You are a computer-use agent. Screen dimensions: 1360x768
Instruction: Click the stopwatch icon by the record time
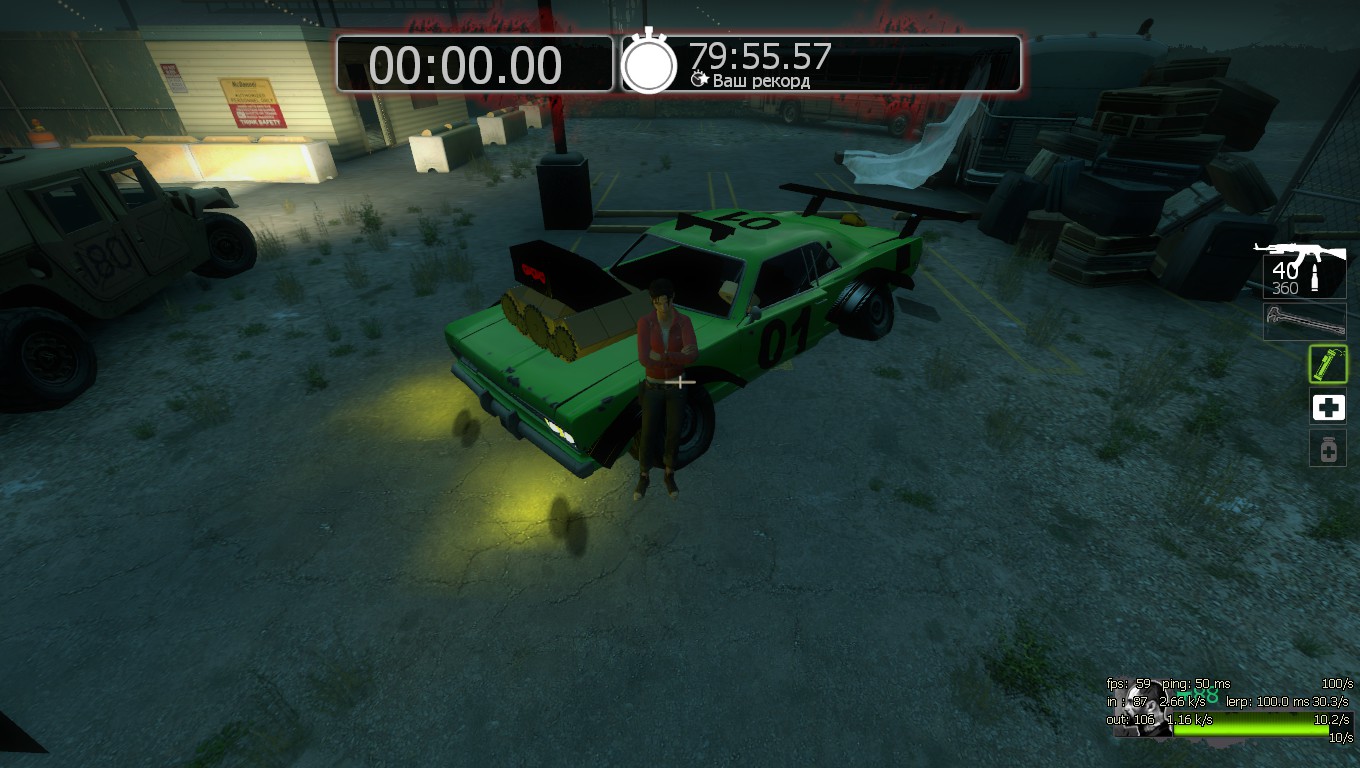(x=650, y=63)
